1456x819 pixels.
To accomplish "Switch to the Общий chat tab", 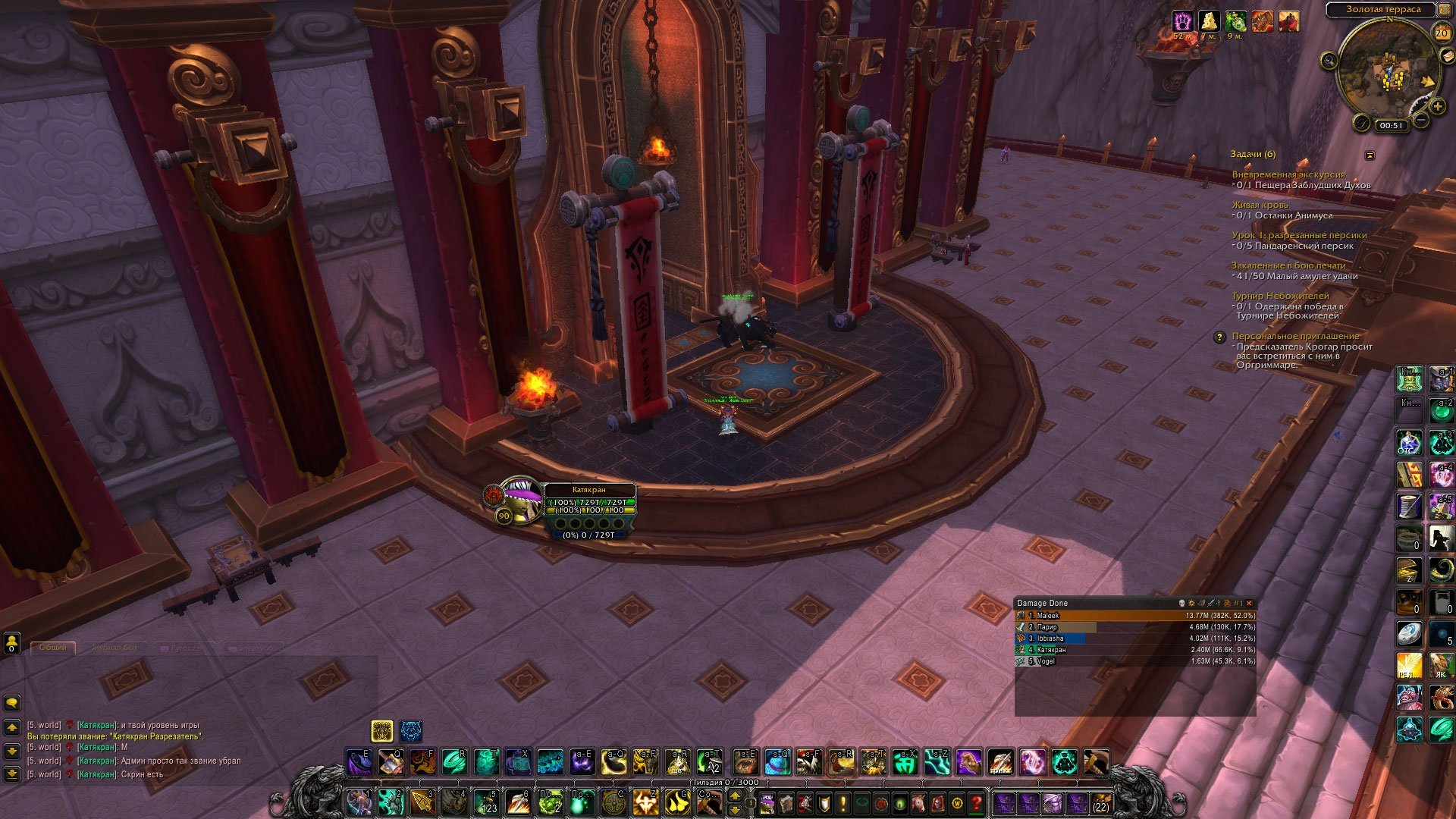I will tap(53, 648).
